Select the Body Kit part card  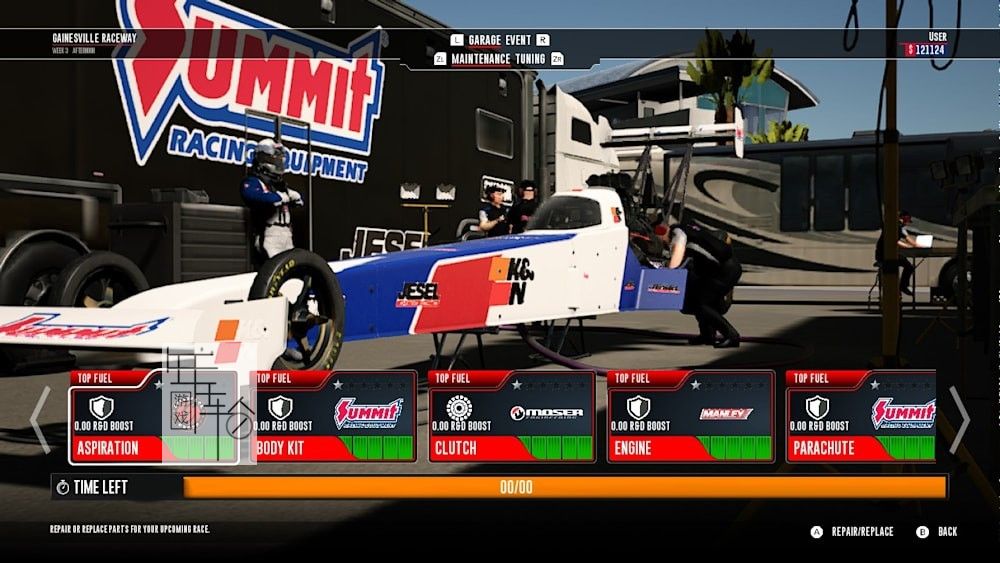tap(333, 417)
